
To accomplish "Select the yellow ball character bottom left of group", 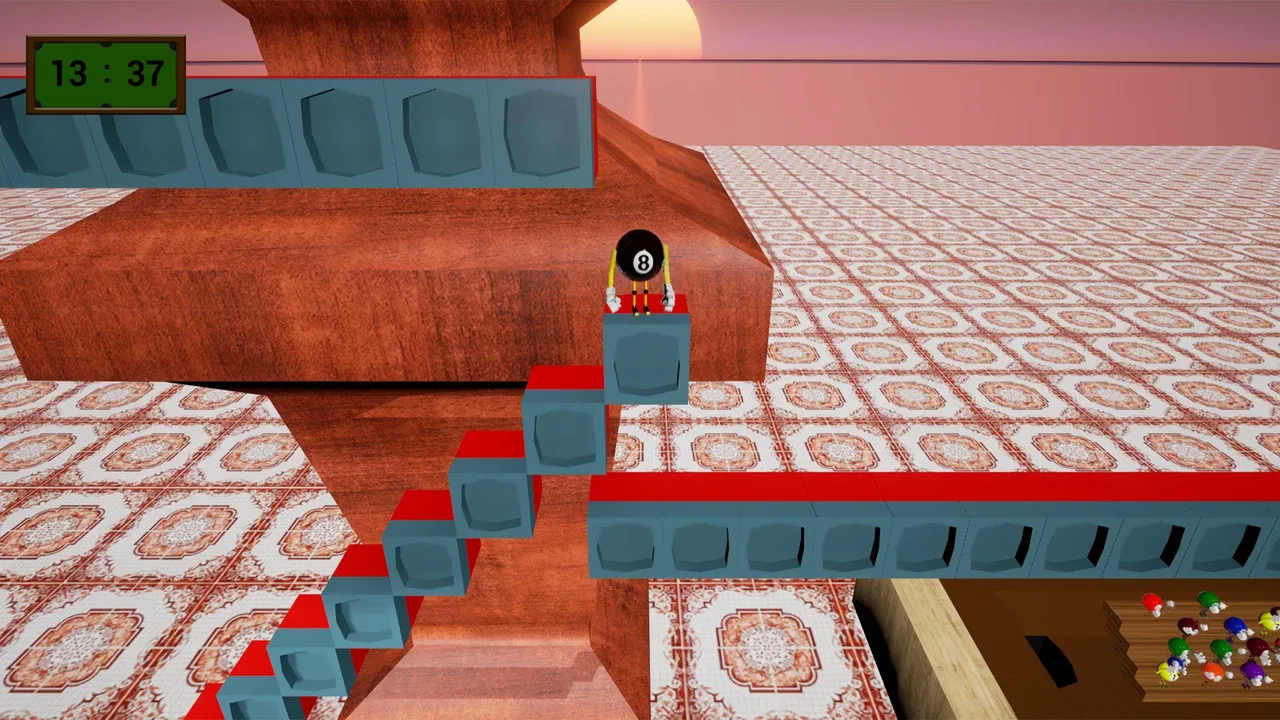I will 1166,669.
